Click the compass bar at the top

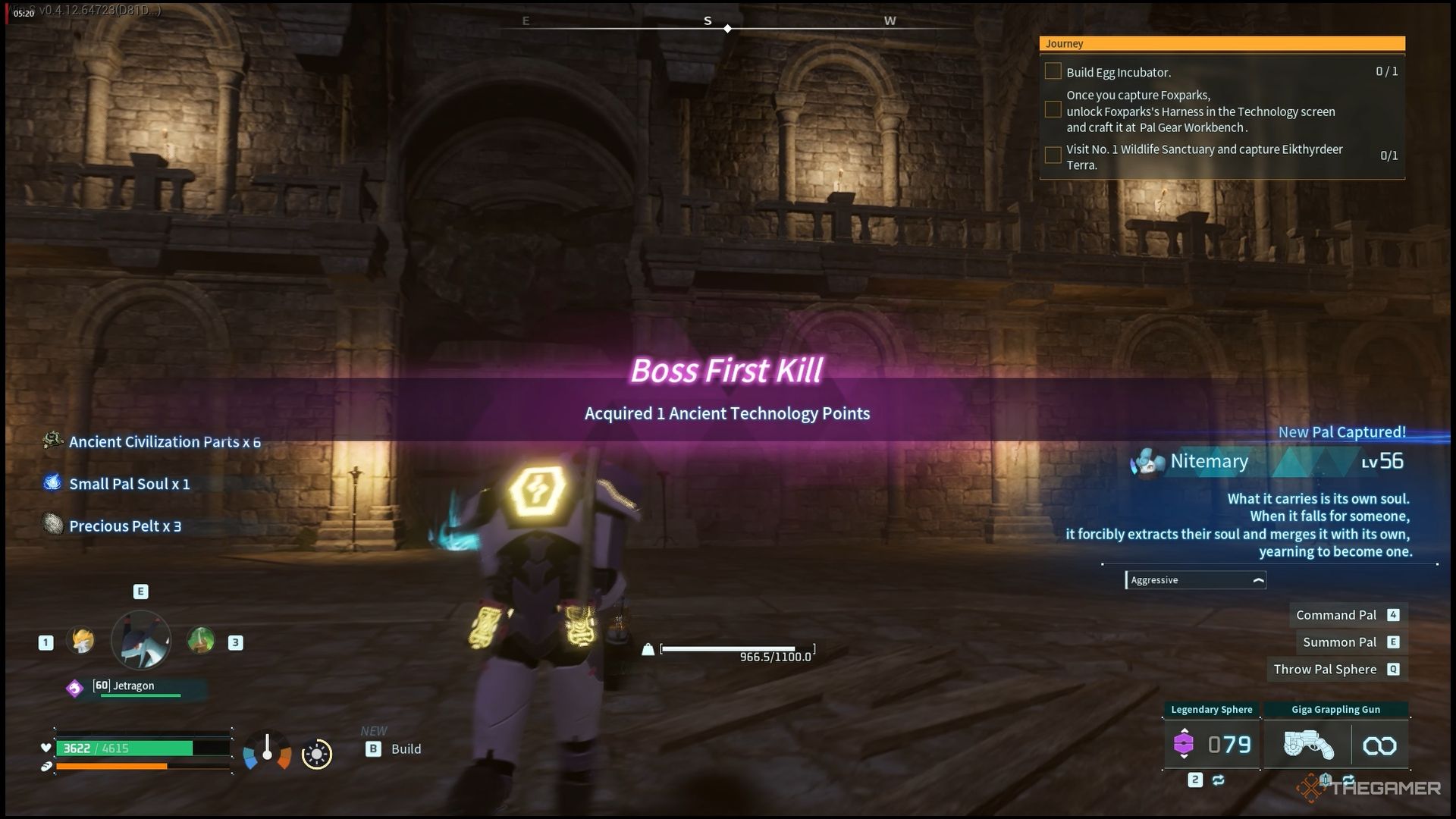click(x=726, y=27)
